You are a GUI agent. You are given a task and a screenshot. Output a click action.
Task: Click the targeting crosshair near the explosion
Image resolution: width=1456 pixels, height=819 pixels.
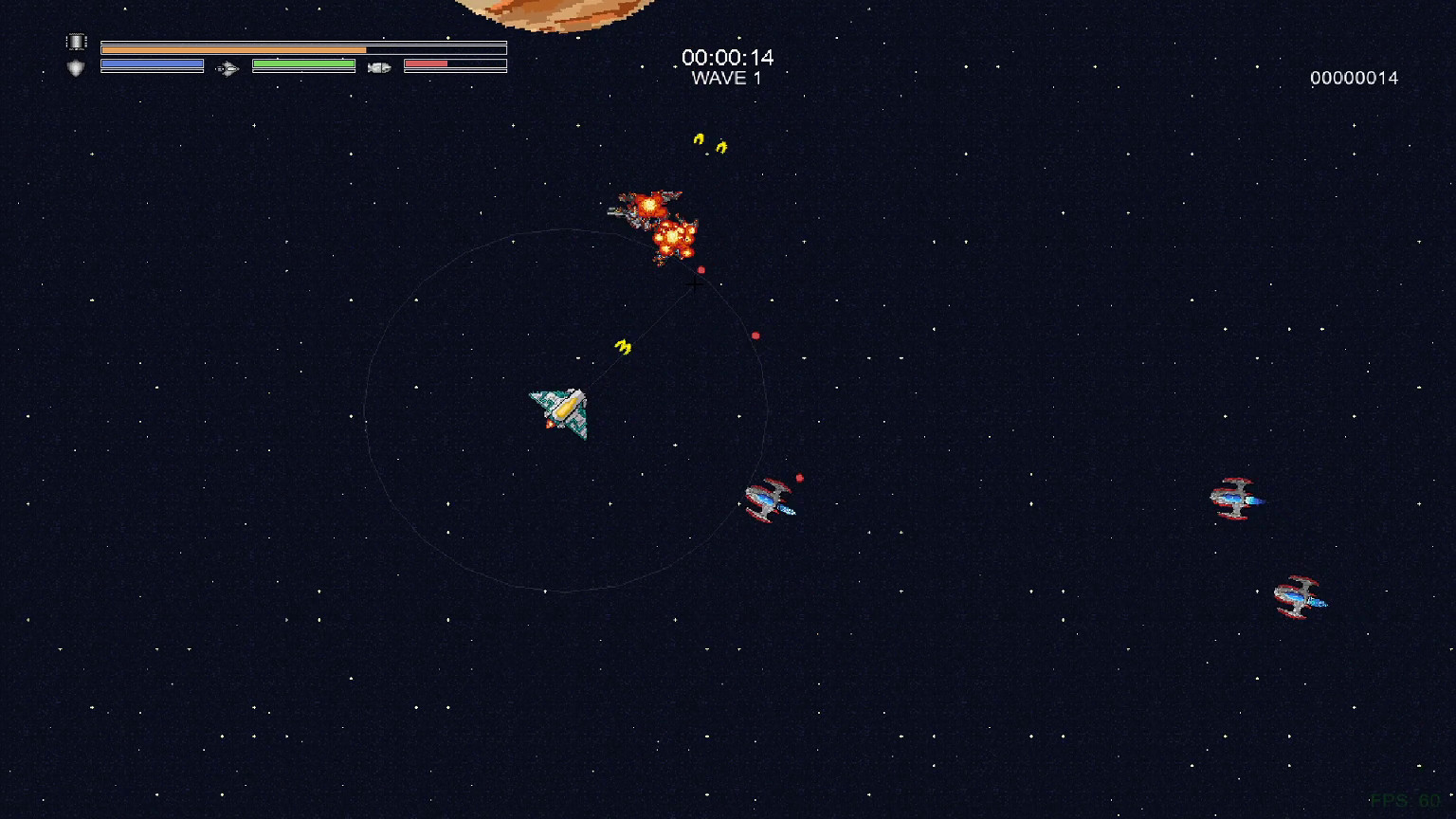(x=693, y=285)
